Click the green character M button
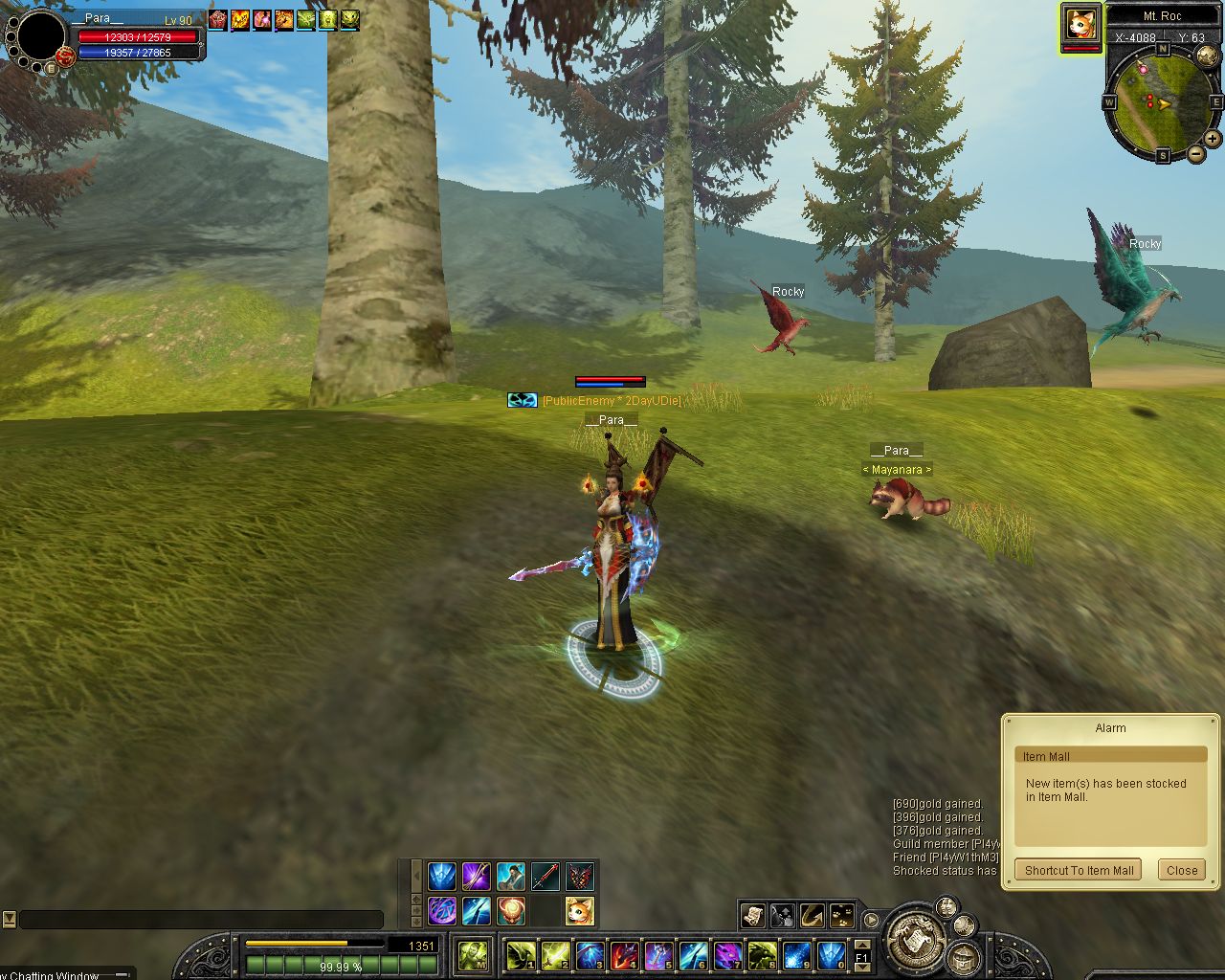The image size is (1225, 980). click(474, 954)
